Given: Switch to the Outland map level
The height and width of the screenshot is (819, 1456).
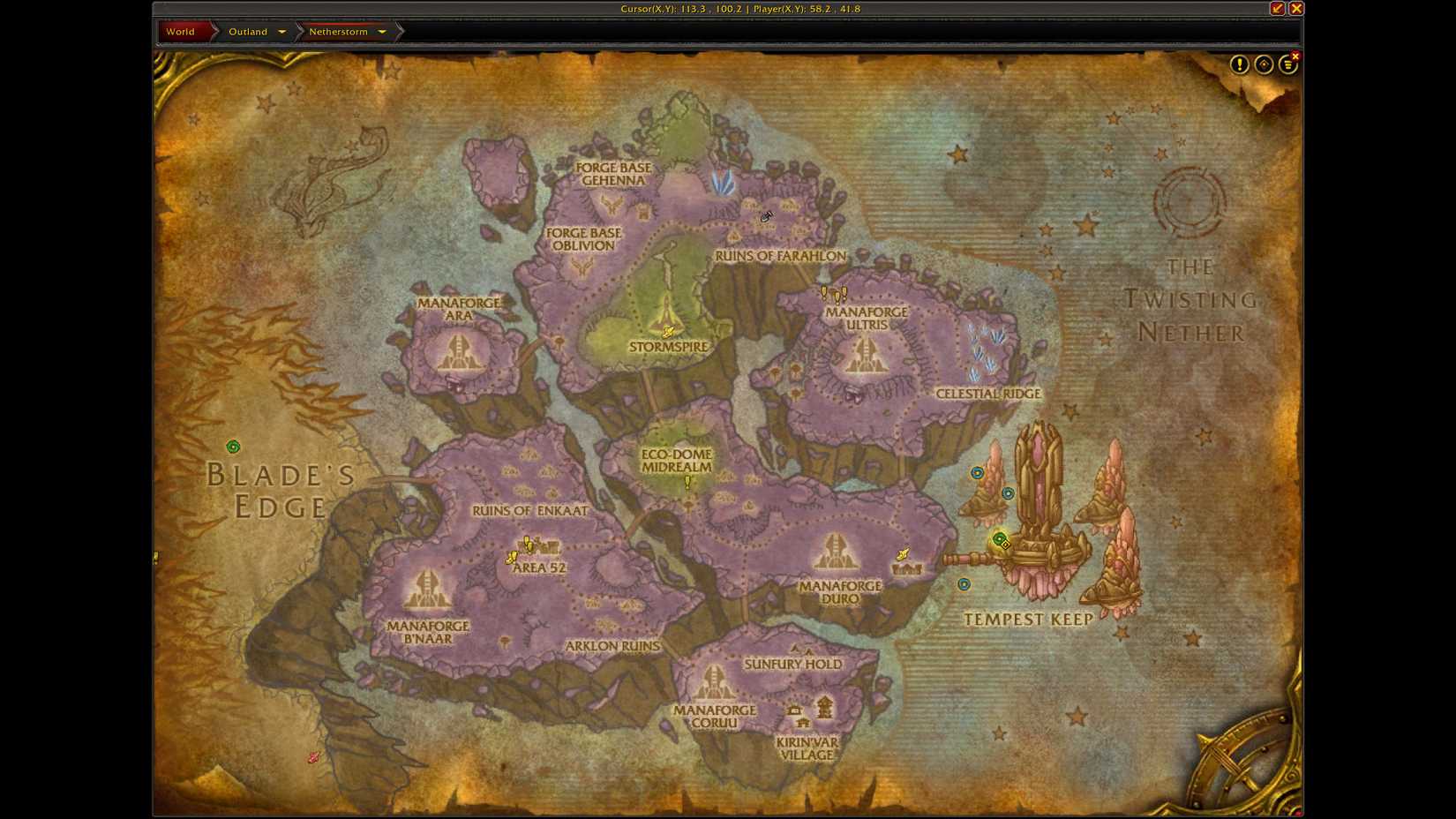Looking at the screenshot, I should coord(247,31).
